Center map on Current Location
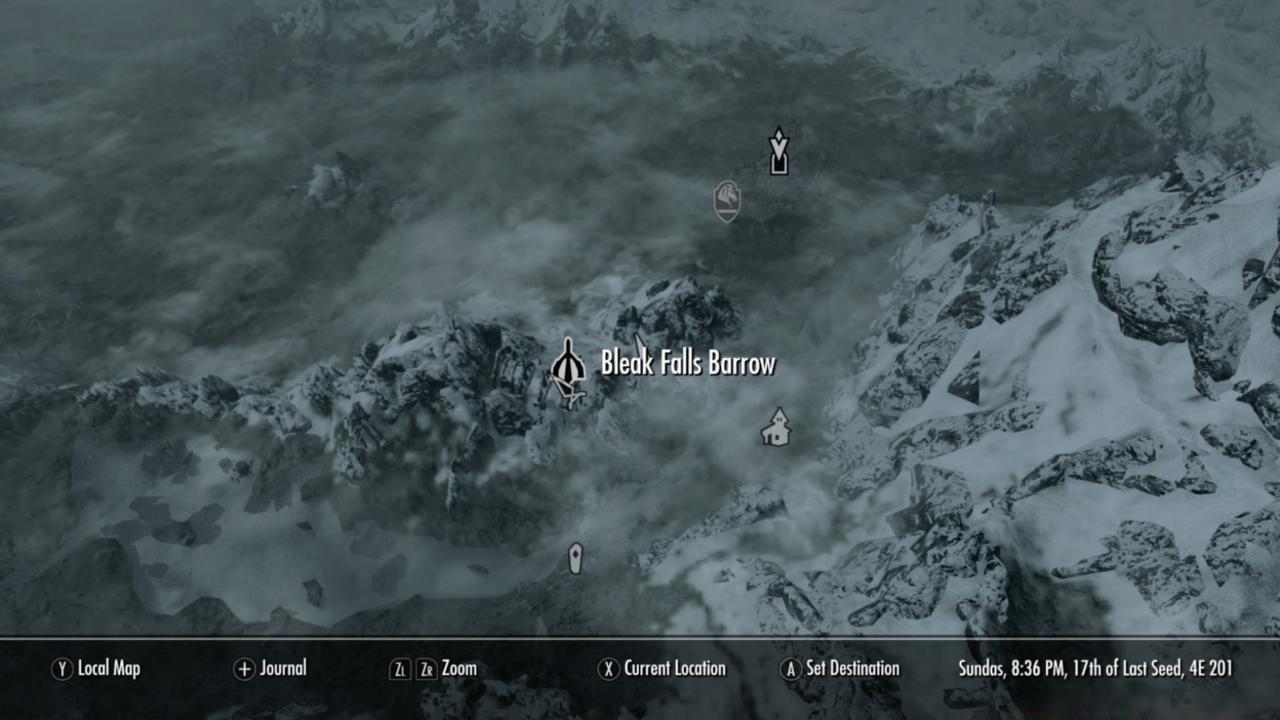Viewport: 1280px width, 720px height. (x=662, y=669)
